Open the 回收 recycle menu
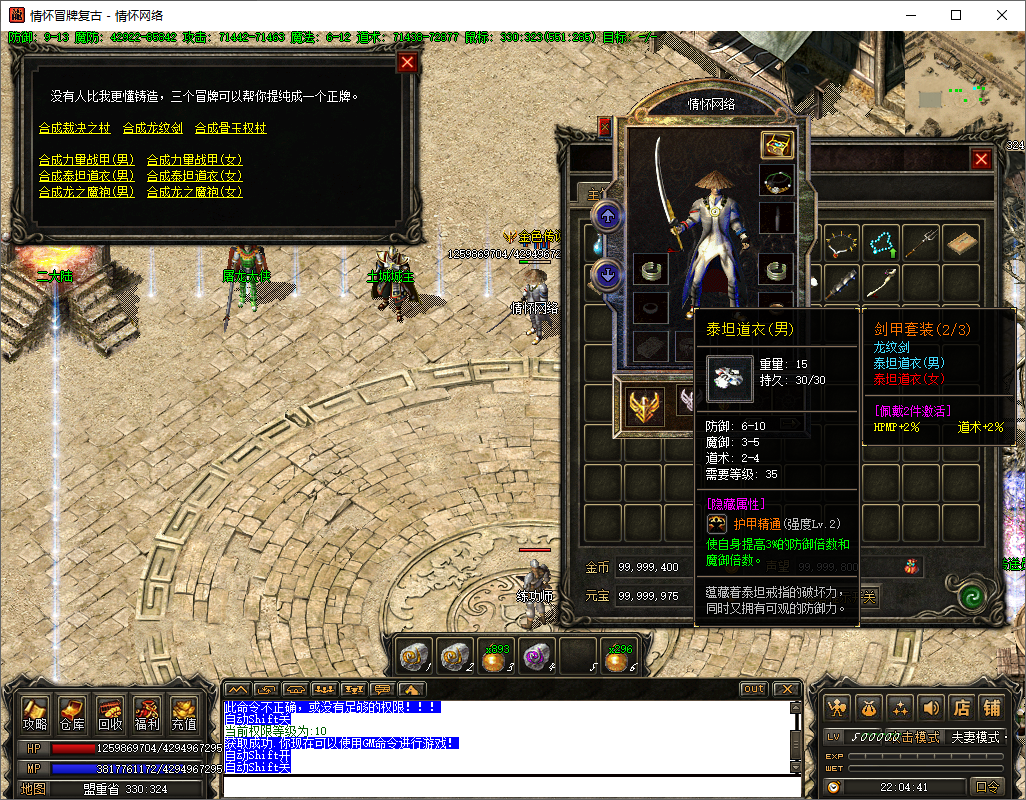 [x=109, y=713]
